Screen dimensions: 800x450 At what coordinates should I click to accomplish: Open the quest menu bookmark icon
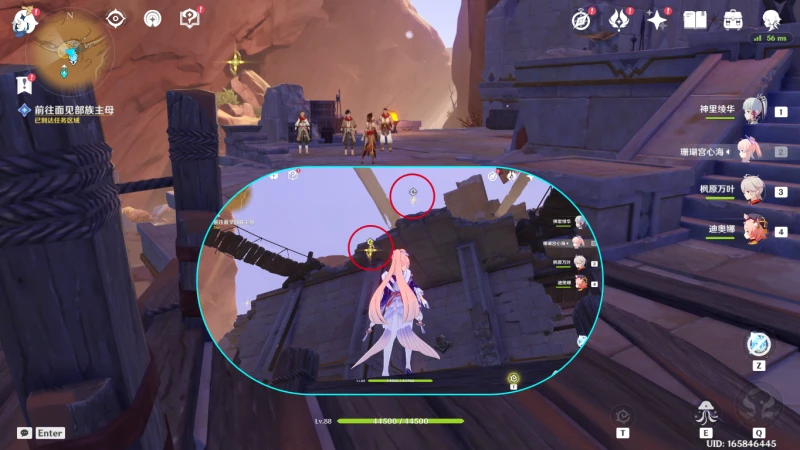coord(24,82)
